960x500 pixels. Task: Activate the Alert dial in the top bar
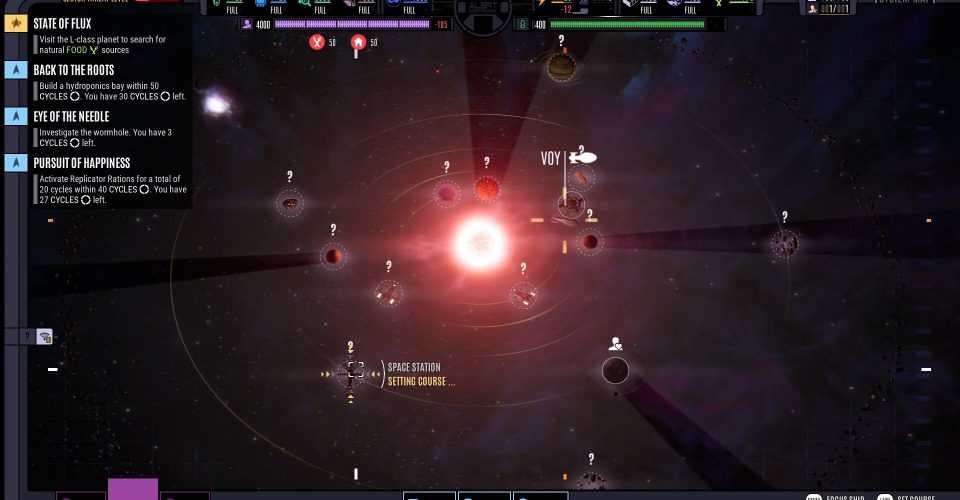(x=482, y=10)
